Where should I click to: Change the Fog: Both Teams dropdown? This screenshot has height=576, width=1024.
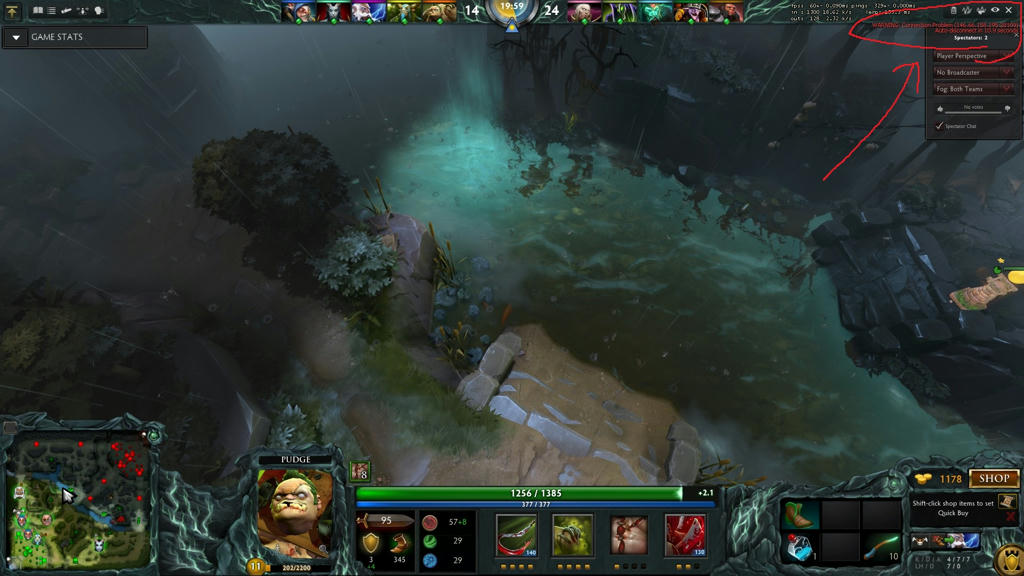point(974,89)
